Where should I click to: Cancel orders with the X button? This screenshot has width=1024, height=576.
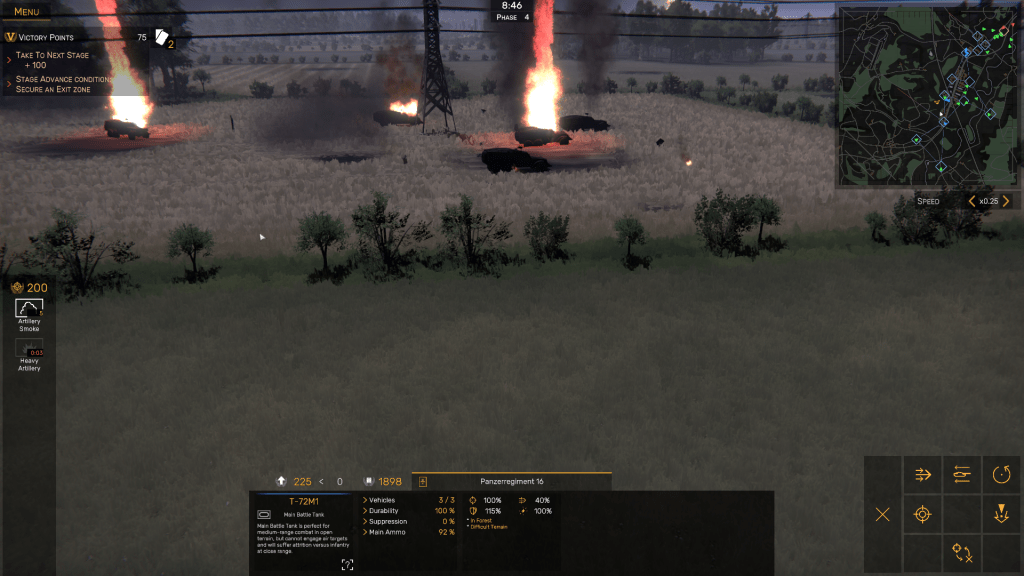click(x=882, y=514)
